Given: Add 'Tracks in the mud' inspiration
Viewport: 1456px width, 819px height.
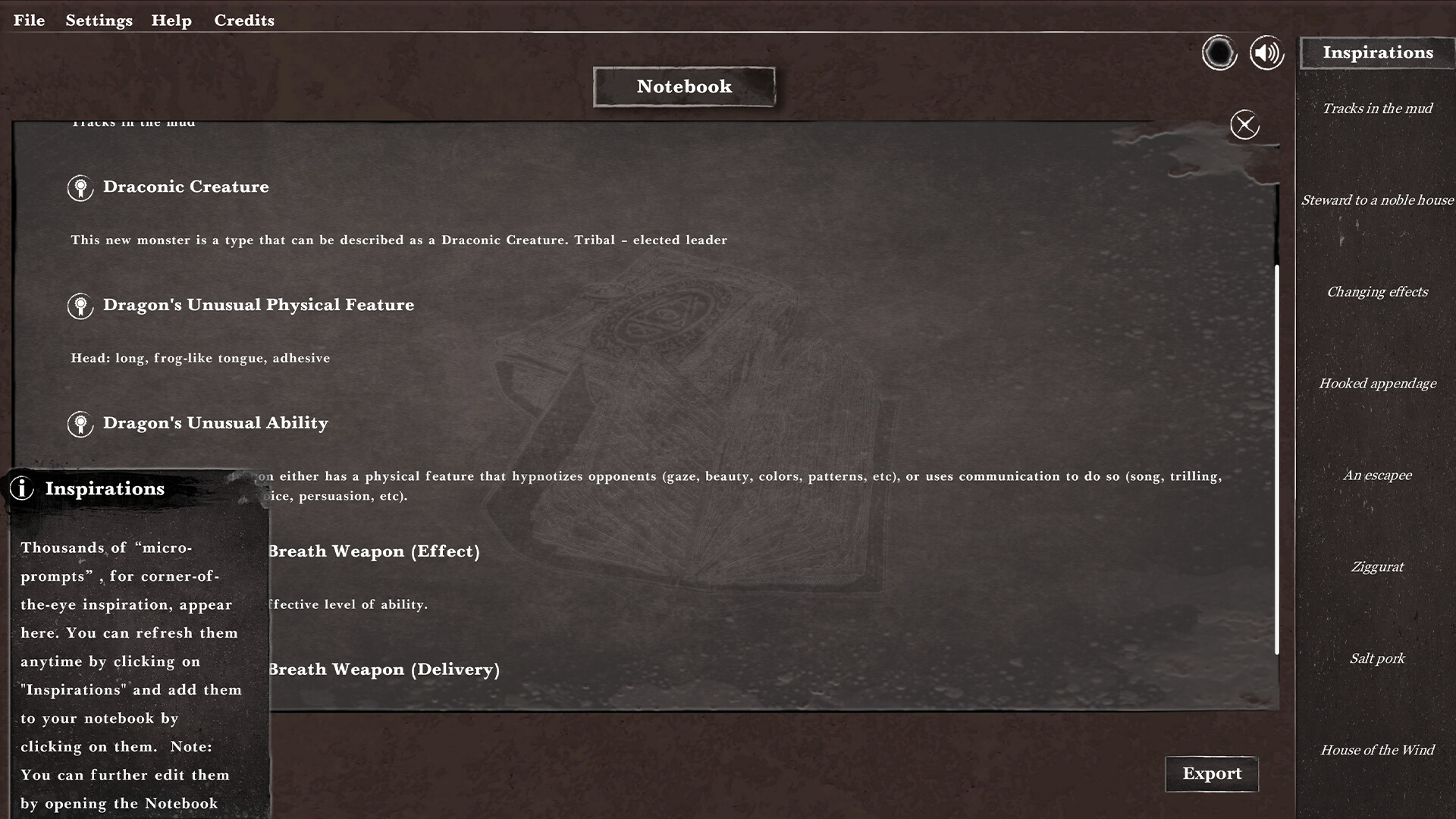Looking at the screenshot, I should pyautogui.click(x=1377, y=108).
